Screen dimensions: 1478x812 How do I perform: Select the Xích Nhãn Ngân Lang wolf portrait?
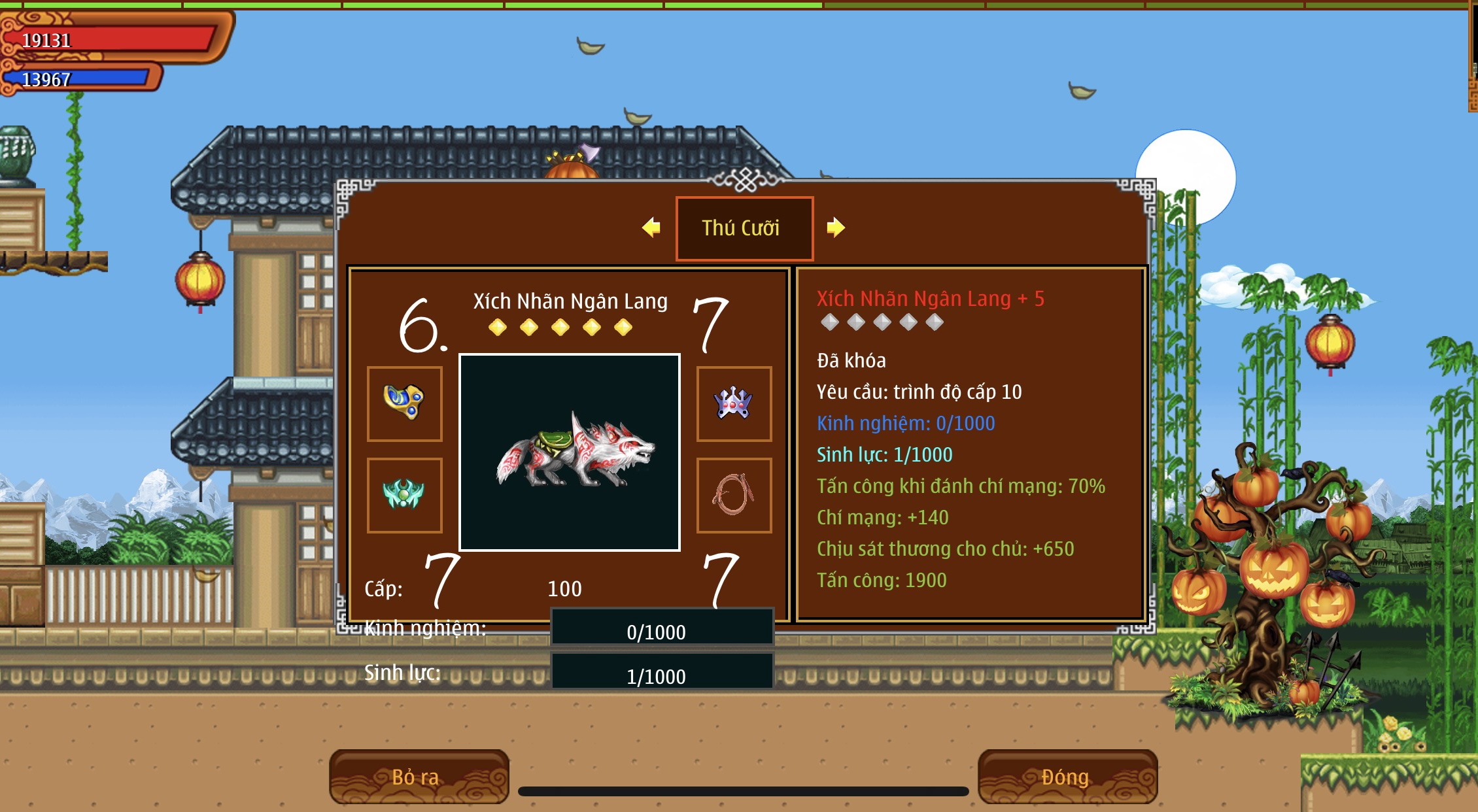coord(570,452)
